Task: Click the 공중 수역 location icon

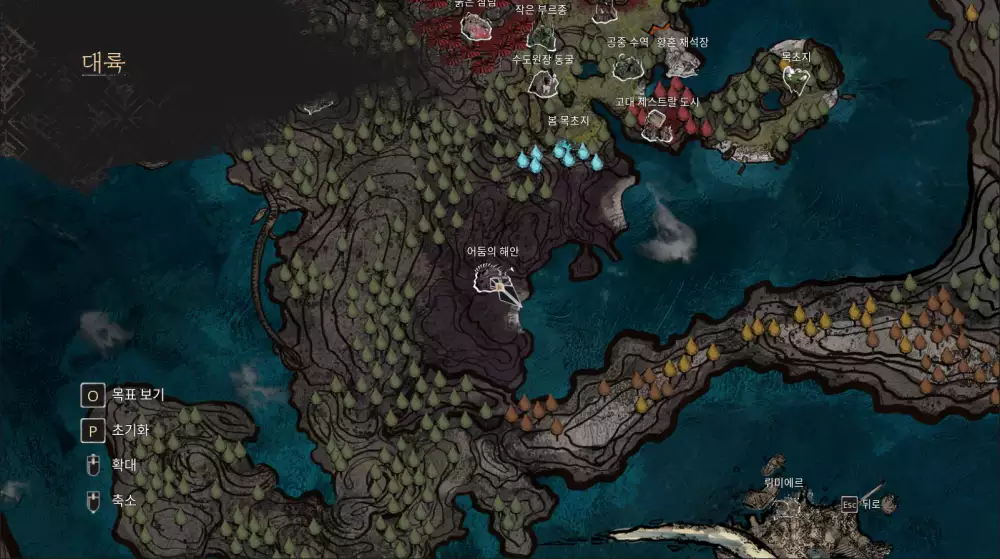Action: (x=628, y=66)
